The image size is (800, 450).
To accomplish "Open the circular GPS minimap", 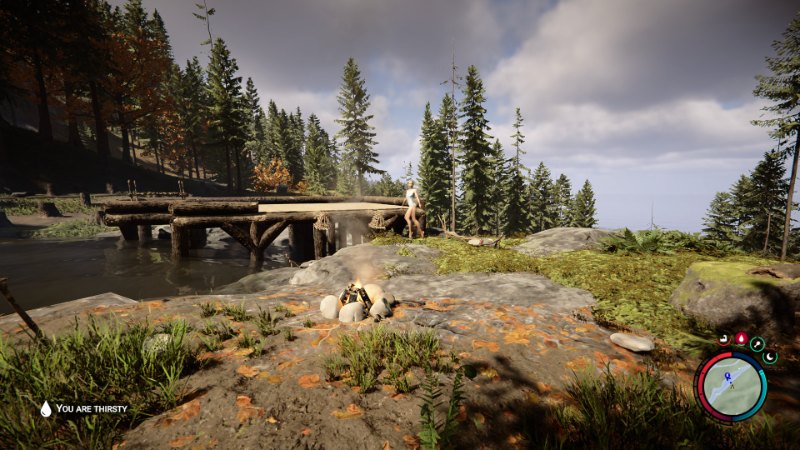I will pos(731,386).
